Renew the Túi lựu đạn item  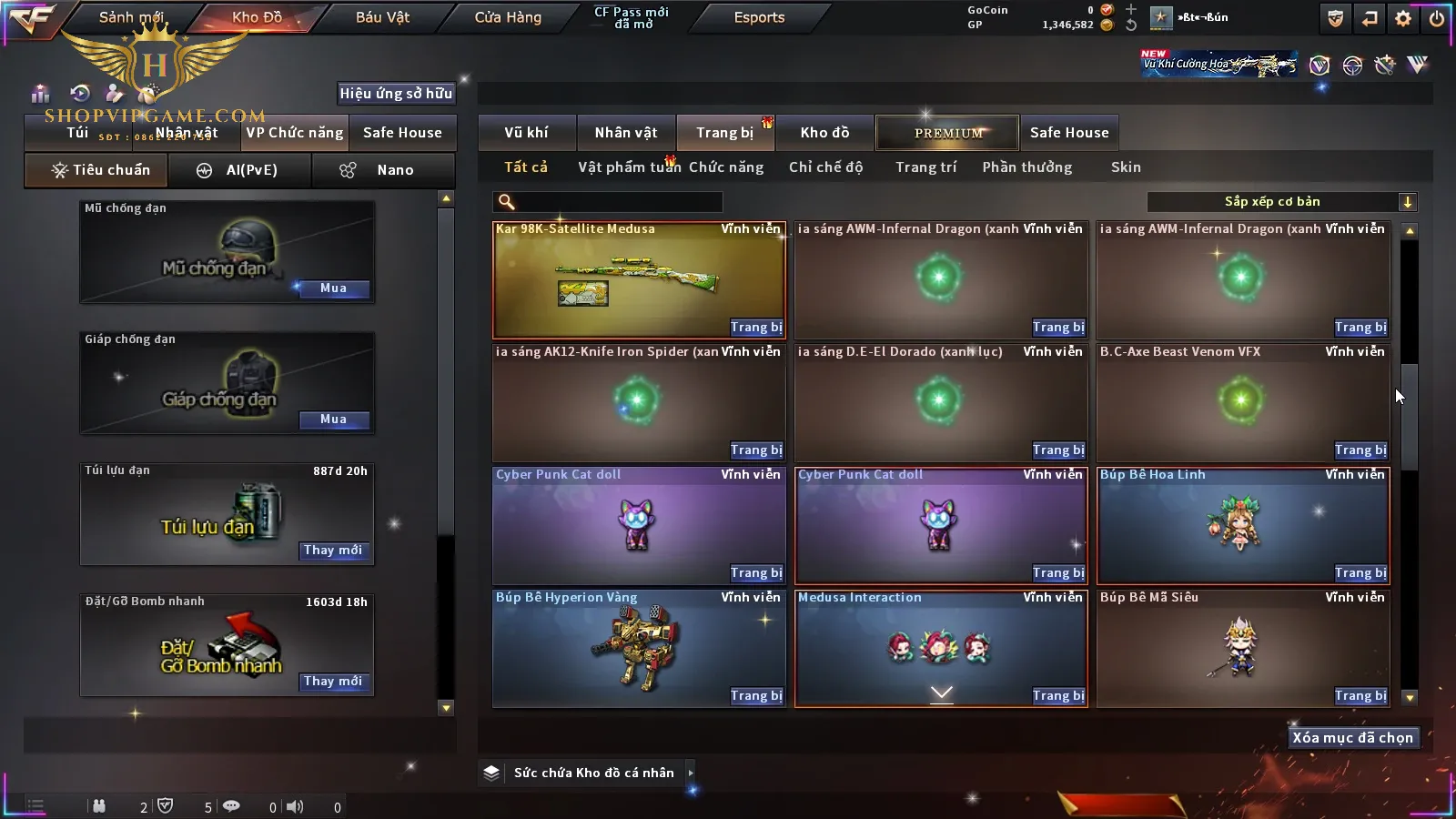click(333, 551)
